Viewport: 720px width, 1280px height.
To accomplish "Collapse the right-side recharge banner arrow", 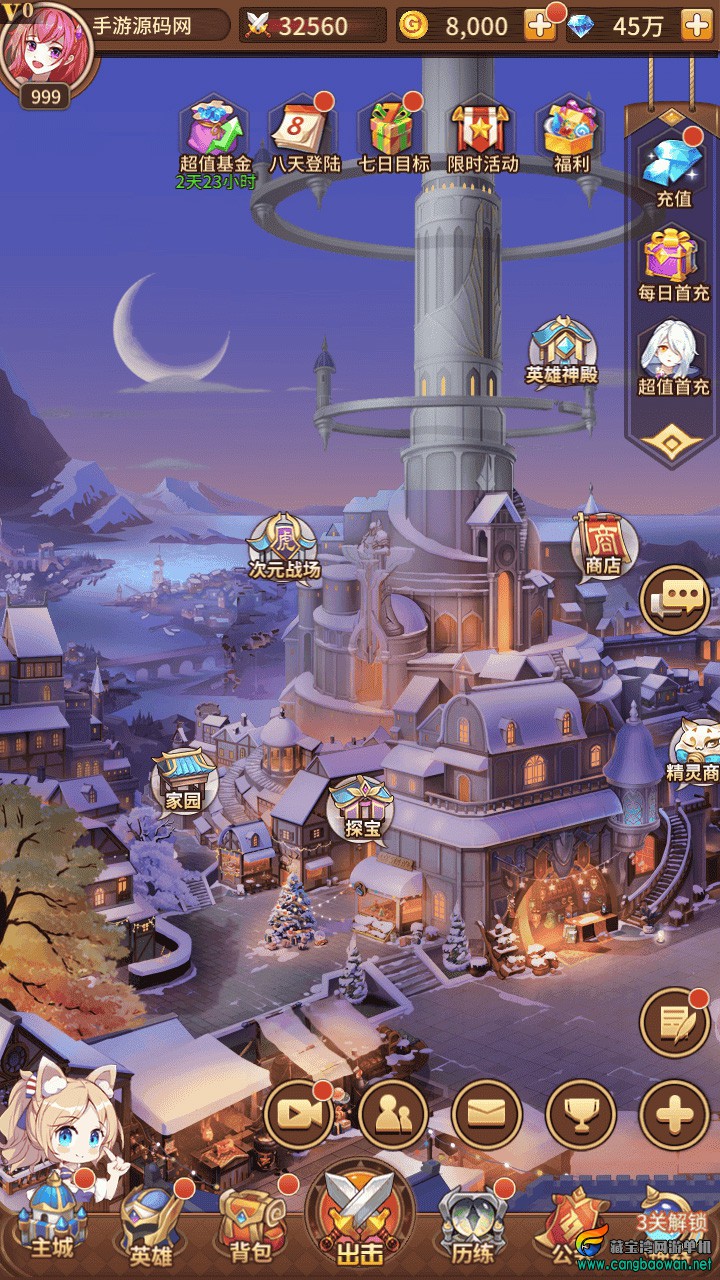I will 673,441.
